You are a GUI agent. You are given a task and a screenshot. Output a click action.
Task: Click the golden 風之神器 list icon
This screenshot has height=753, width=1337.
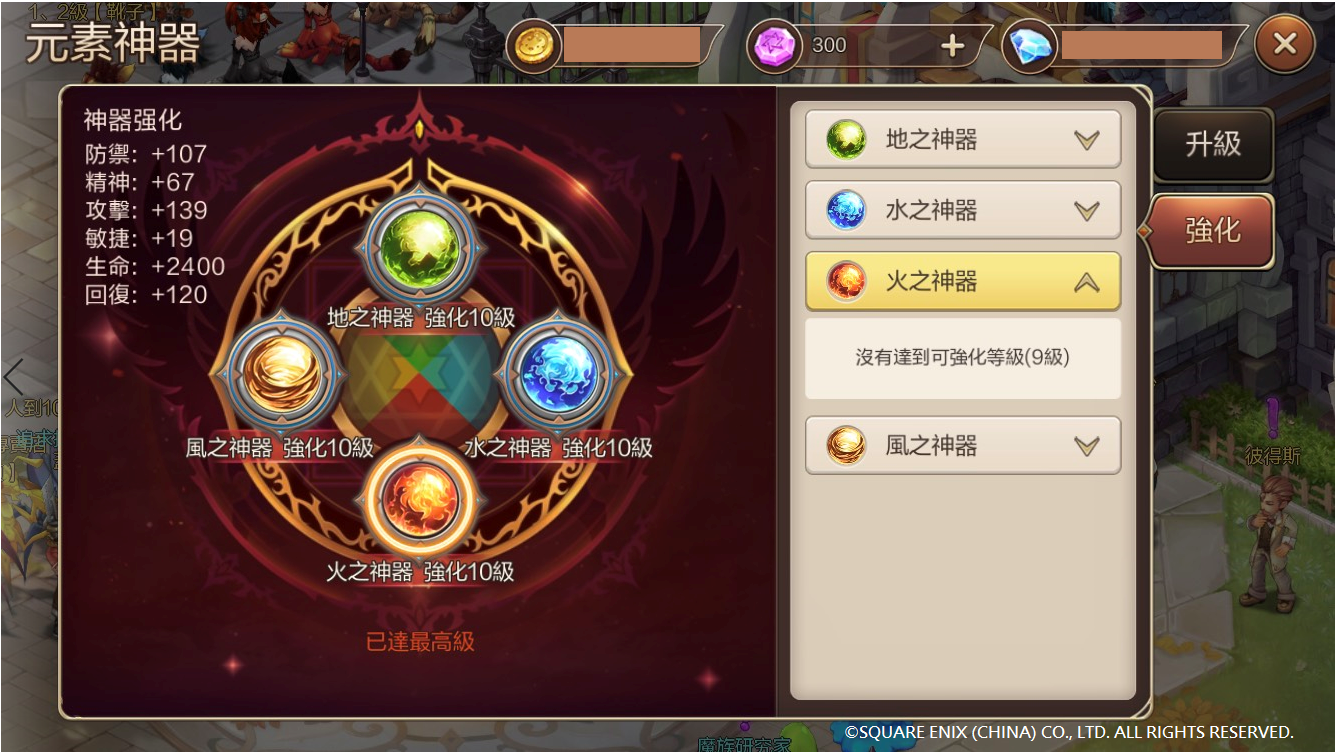click(x=848, y=444)
